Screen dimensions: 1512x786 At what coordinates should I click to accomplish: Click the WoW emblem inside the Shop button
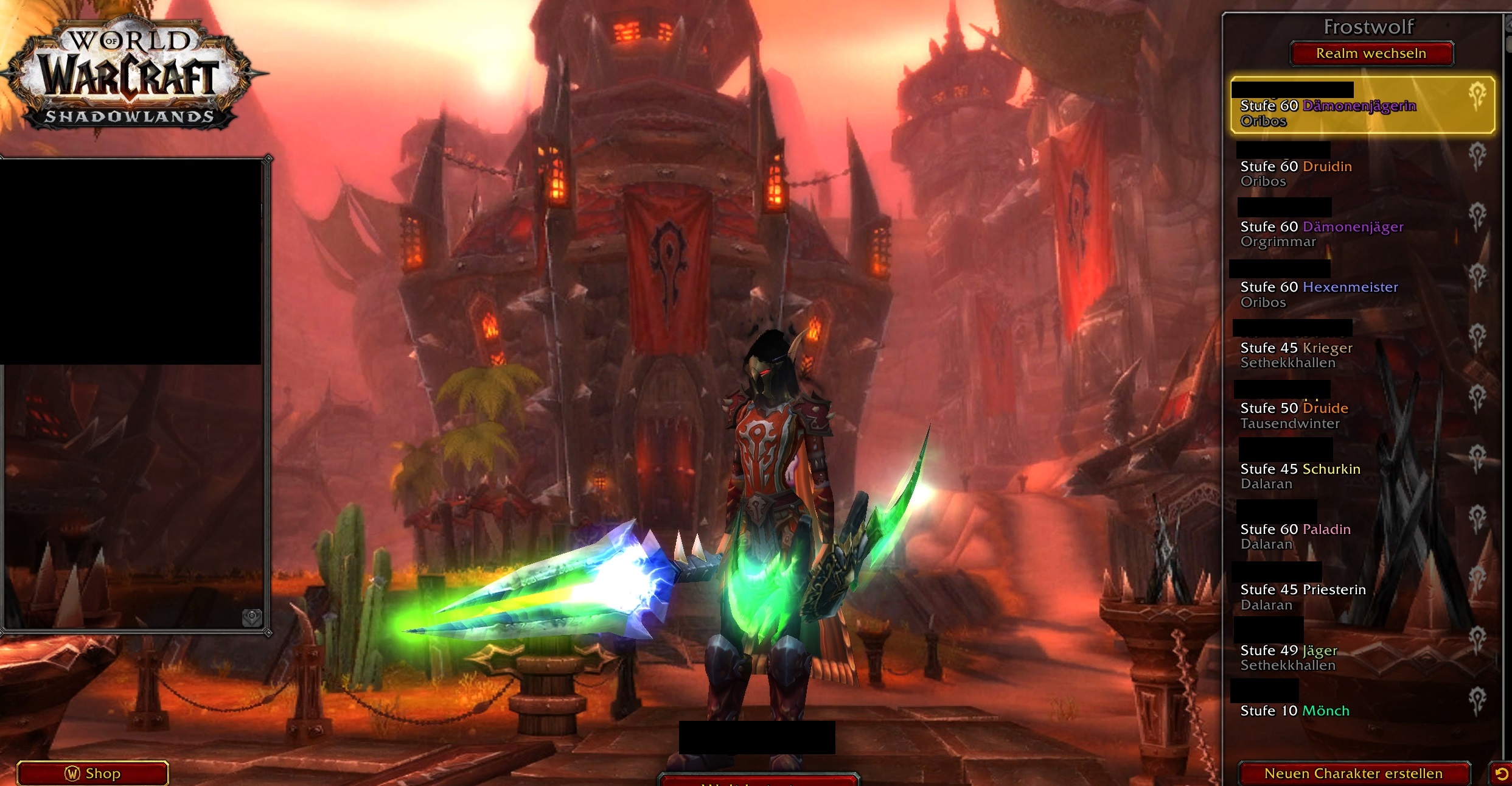(x=72, y=773)
